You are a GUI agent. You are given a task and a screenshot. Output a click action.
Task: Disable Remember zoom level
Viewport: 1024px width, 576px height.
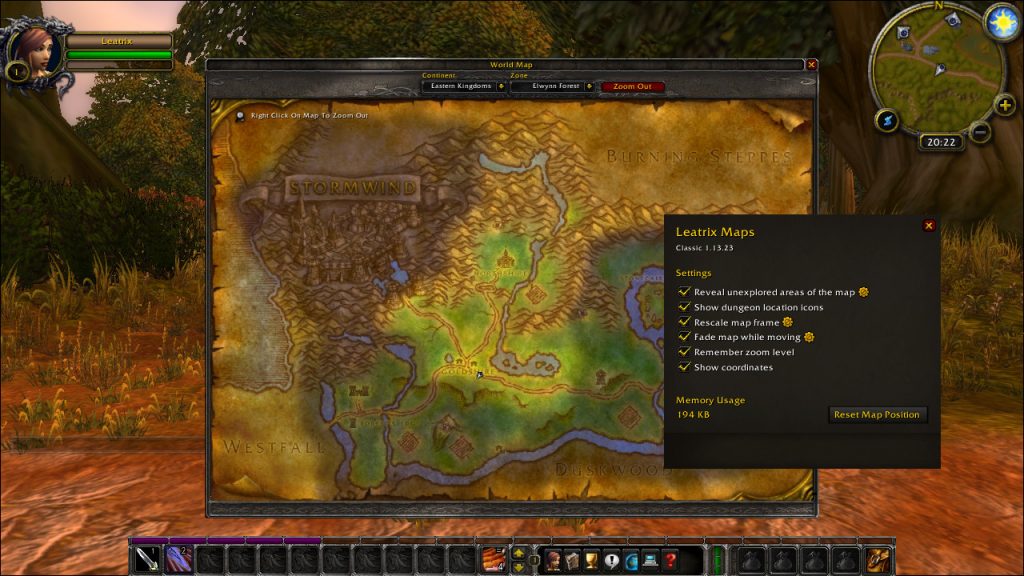pyautogui.click(x=685, y=352)
